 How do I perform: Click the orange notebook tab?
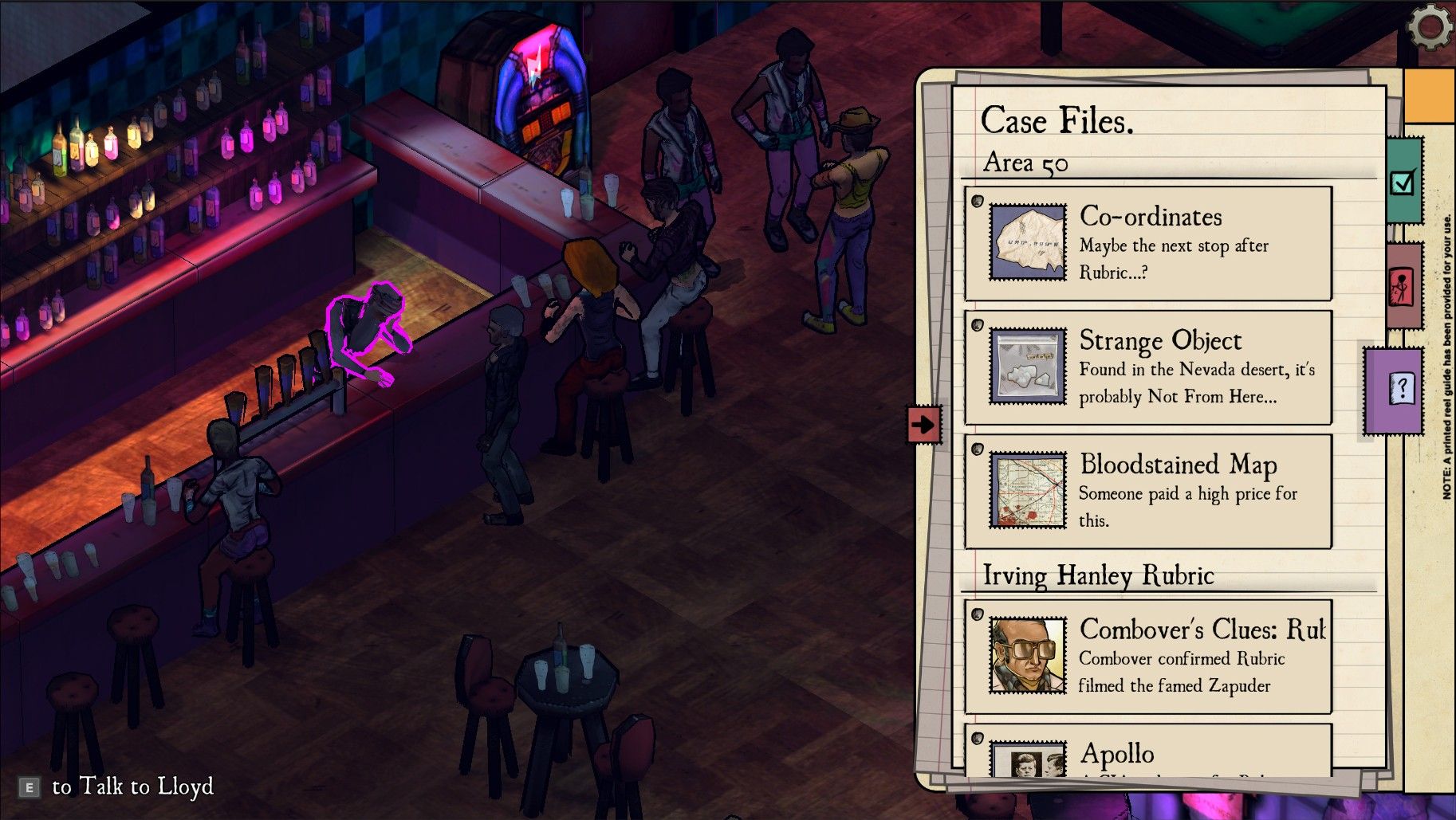pyautogui.click(x=1428, y=96)
